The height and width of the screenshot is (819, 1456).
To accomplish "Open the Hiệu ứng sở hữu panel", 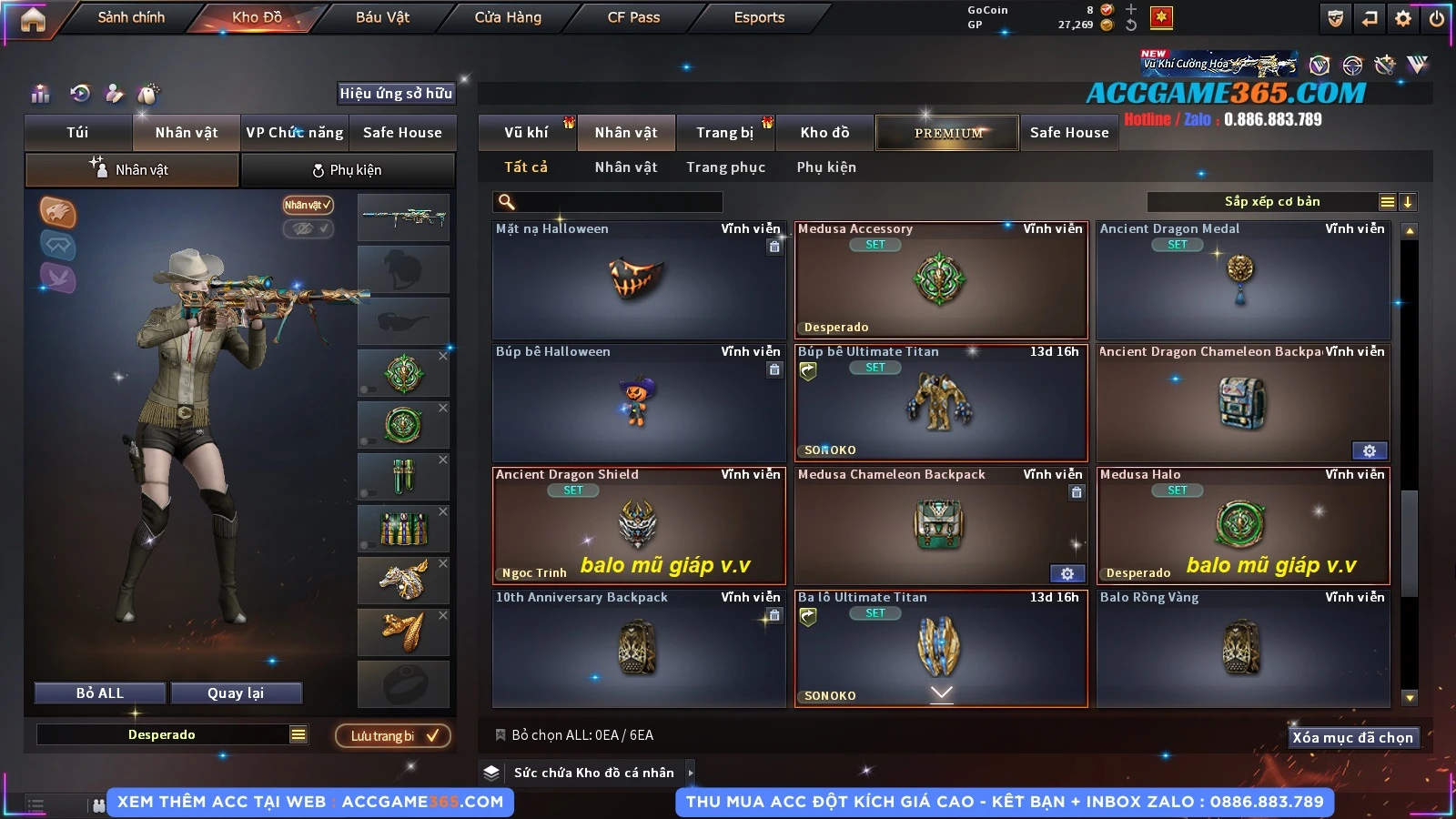I will pyautogui.click(x=396, y=93).
